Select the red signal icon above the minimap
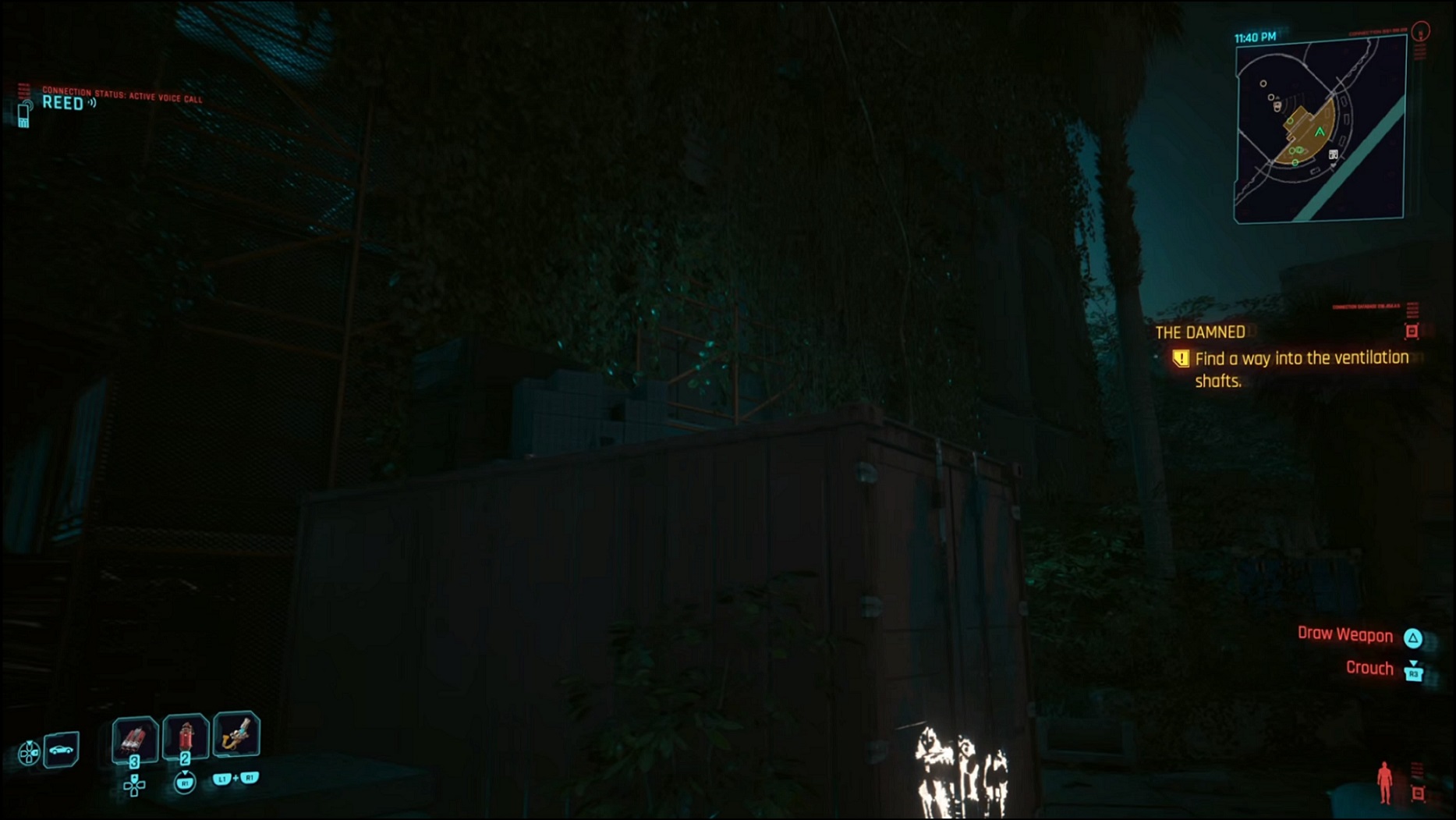The image size is (1456, 820). click(x=1420, y=33)
